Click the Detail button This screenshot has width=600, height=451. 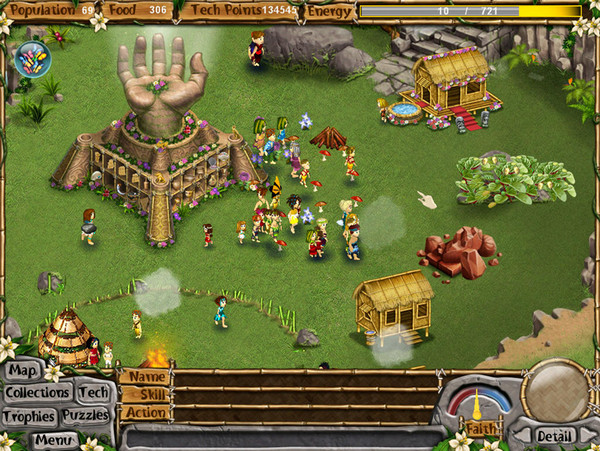click(554, 436)
